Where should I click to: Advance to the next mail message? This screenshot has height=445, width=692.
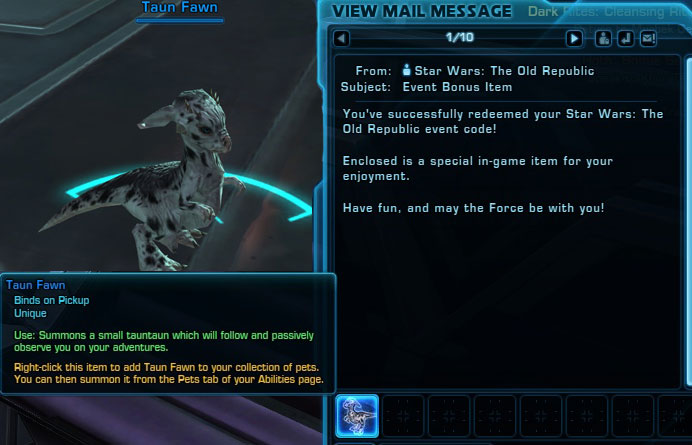574,39
